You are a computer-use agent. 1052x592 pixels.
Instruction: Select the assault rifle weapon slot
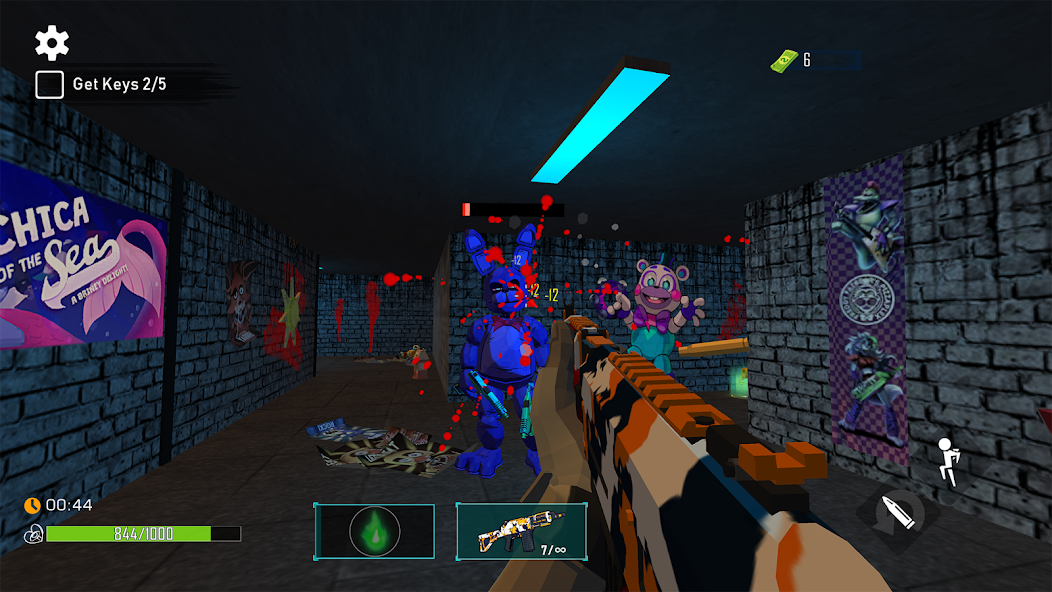coord(521,531)
